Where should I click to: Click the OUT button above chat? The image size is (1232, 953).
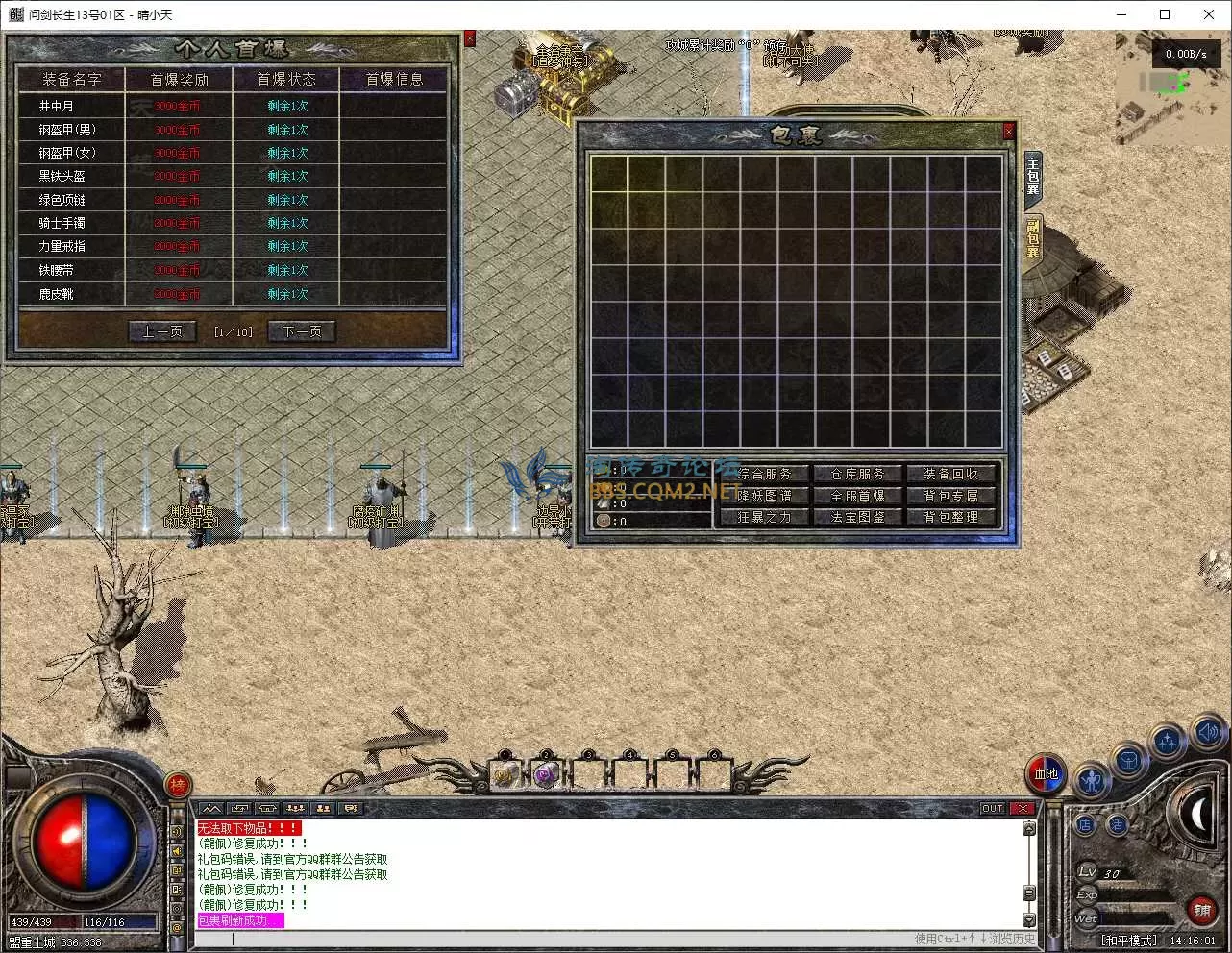993,809
